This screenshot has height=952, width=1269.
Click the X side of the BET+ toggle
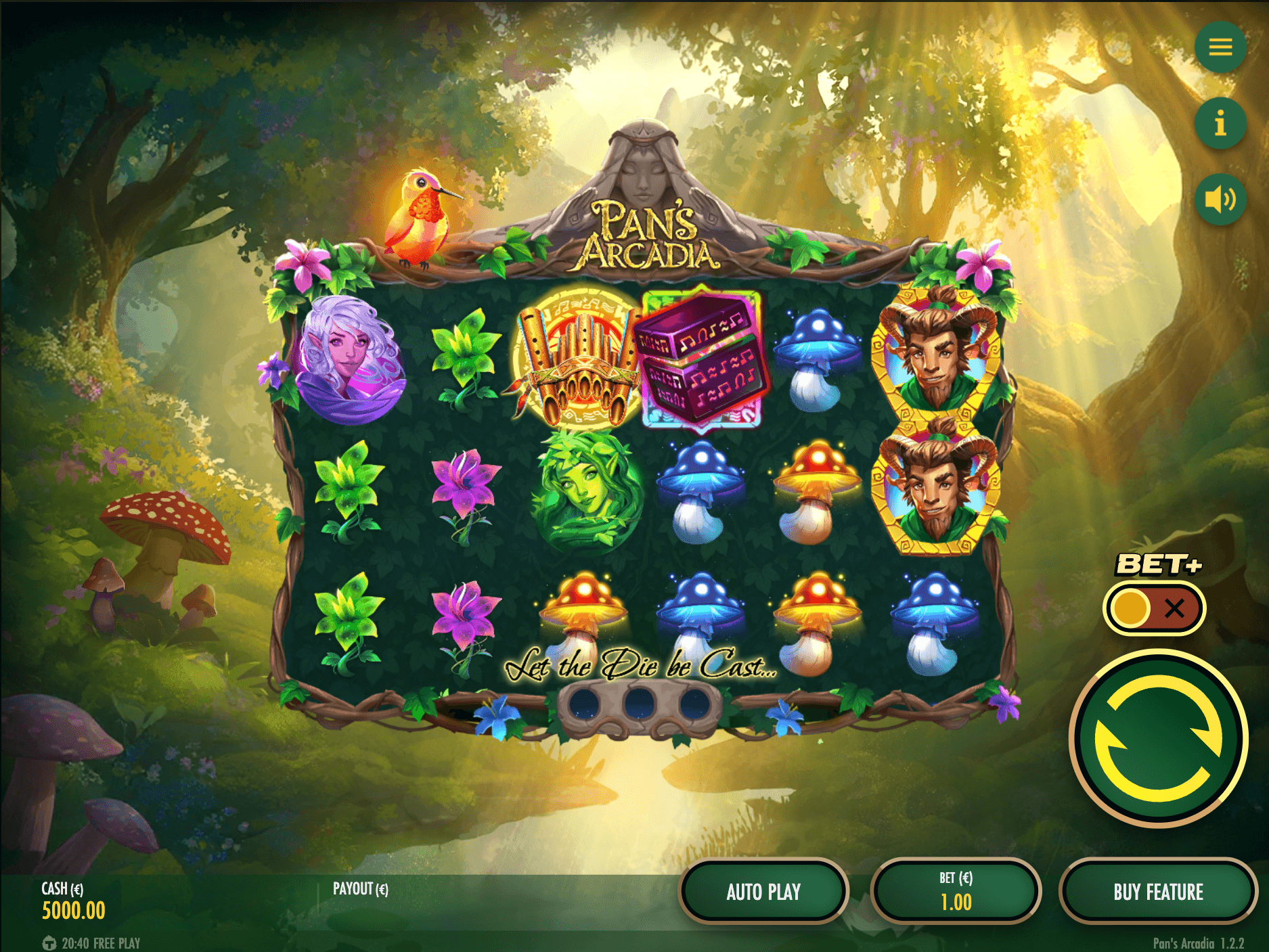pos(1176,608)
